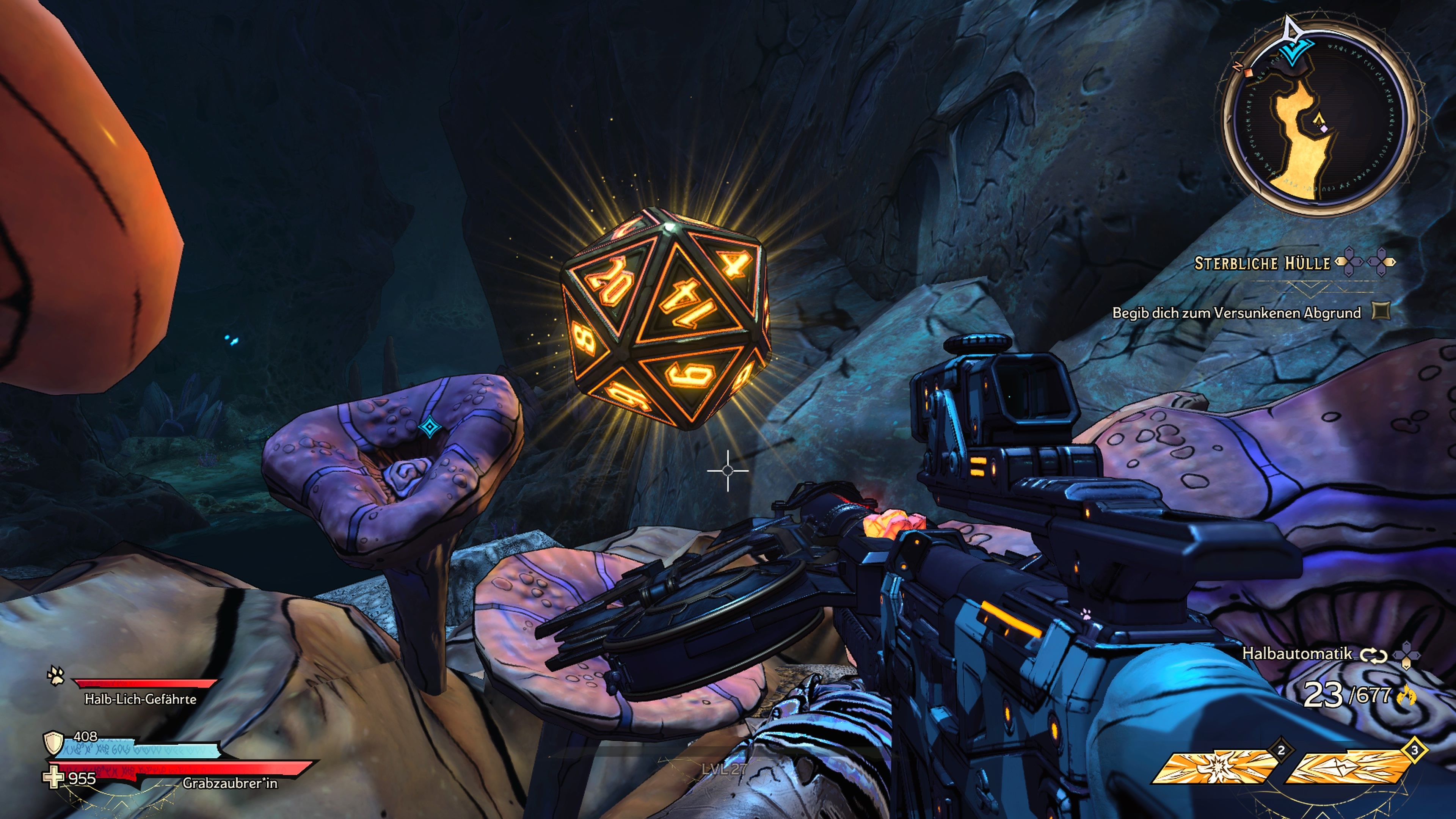The height and width of the screenshot is (819, 1456).
Task: Activate the orange ability icon numbered 2
Action: point(1215,767)
